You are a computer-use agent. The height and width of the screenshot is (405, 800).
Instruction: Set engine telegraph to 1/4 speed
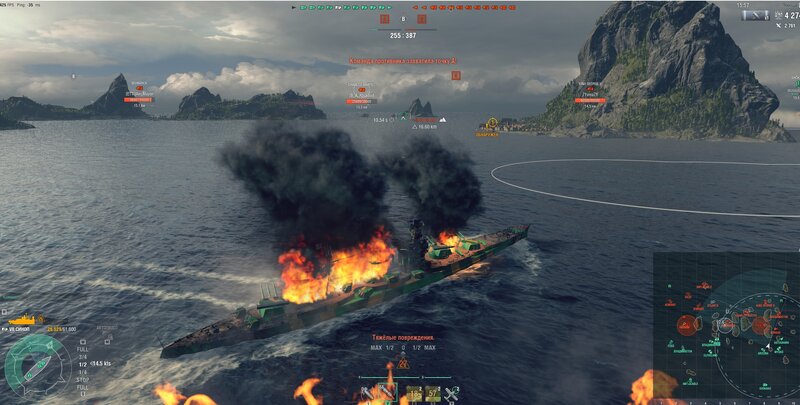pyautogui.click(x=82, y=372)
